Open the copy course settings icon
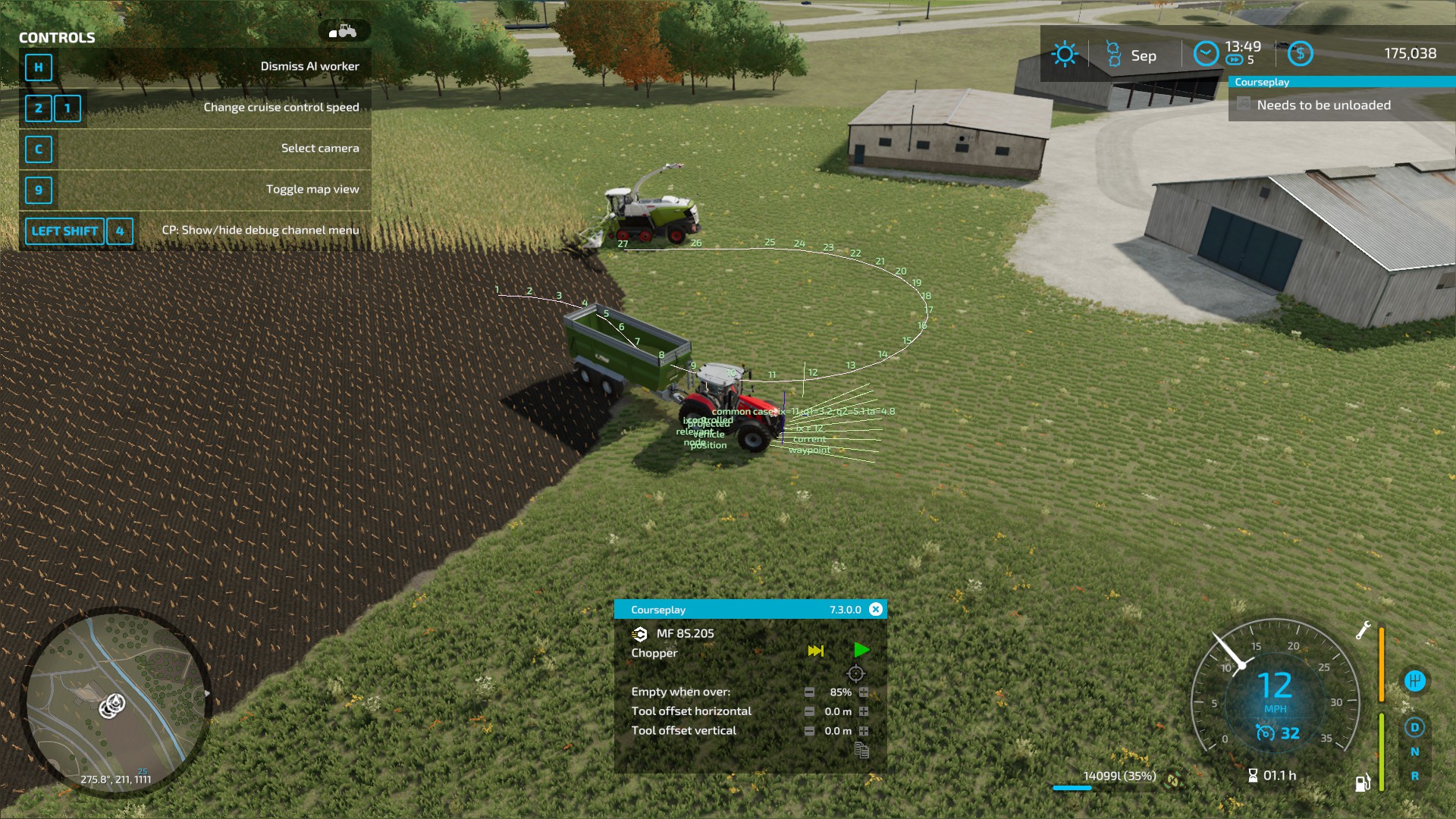This screenshot has width=1456, height=819. pyautogui.click(x=863, y=751)
